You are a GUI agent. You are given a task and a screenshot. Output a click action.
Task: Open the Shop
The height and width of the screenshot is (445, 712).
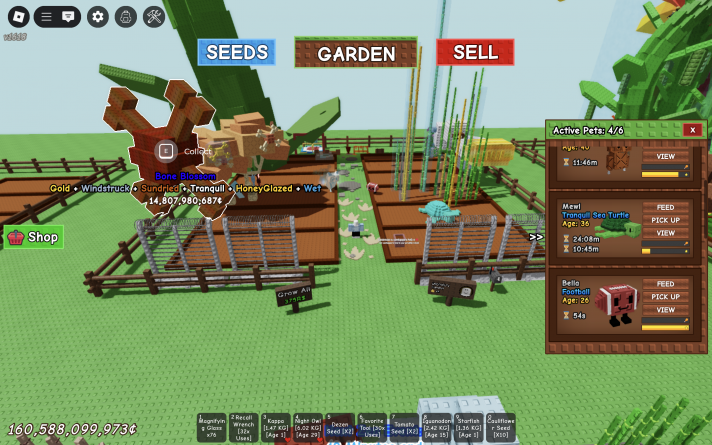[34, 237]
